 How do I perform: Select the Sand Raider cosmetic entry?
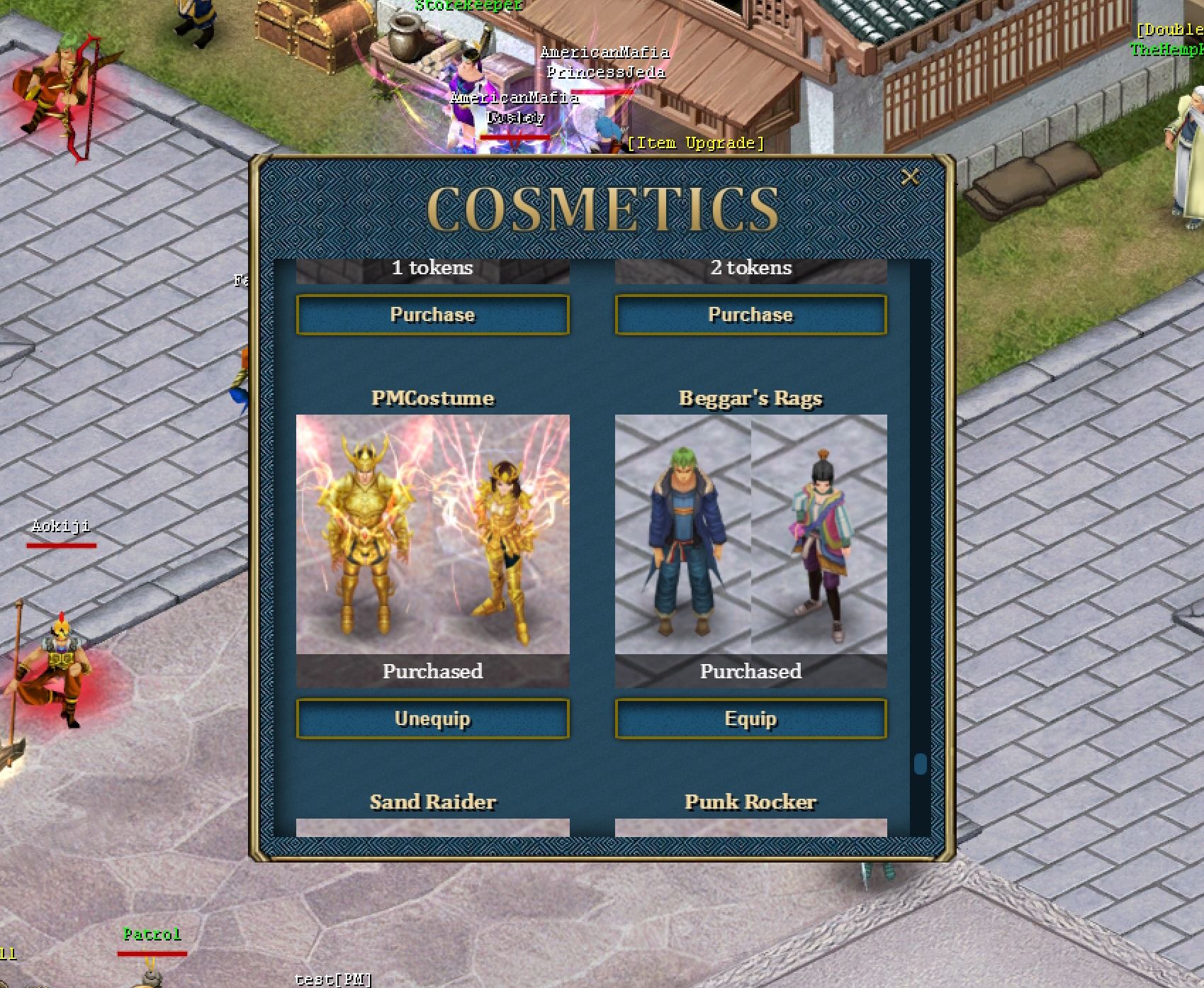[432, 803]
